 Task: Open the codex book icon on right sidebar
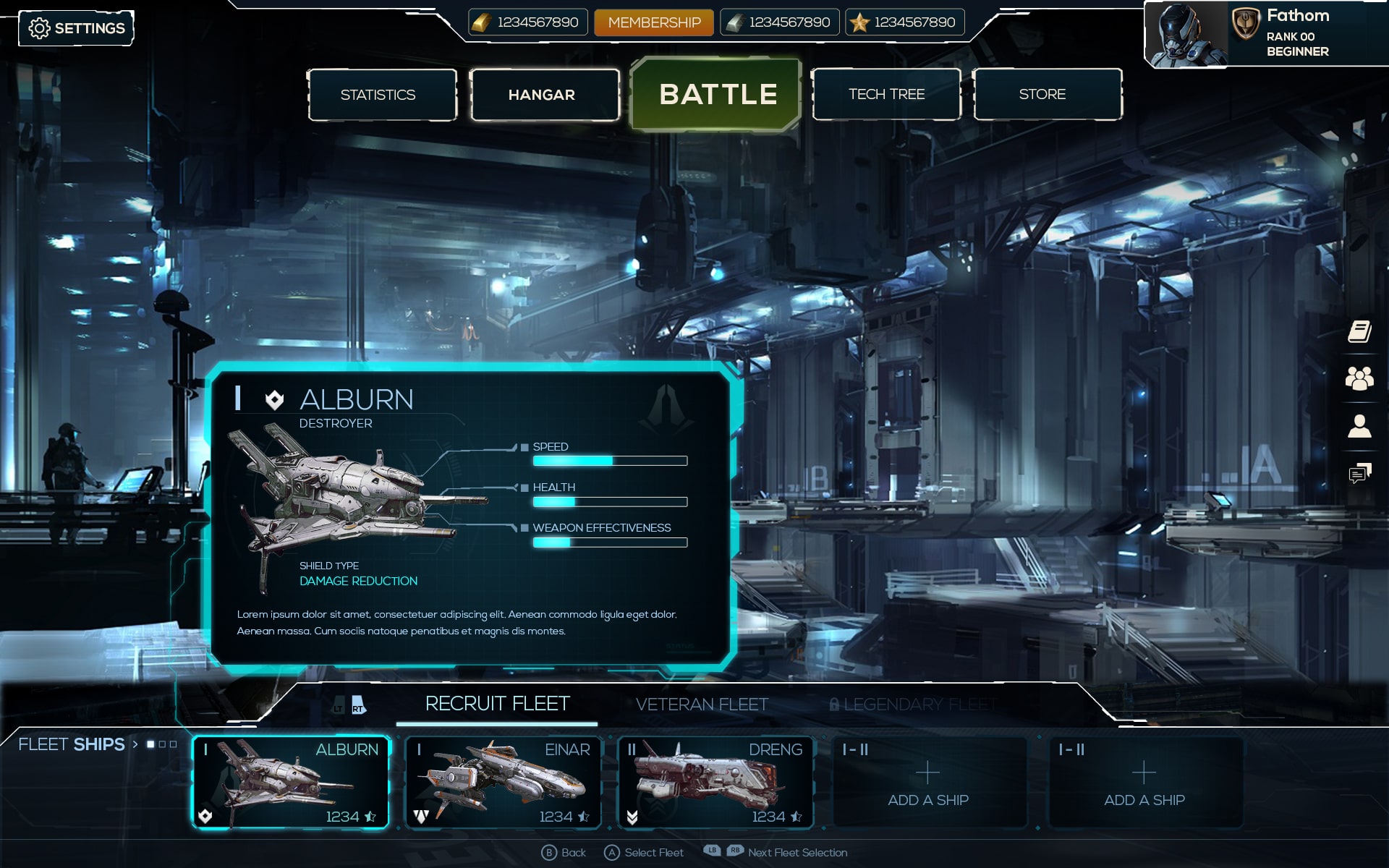click(1361, 333)
